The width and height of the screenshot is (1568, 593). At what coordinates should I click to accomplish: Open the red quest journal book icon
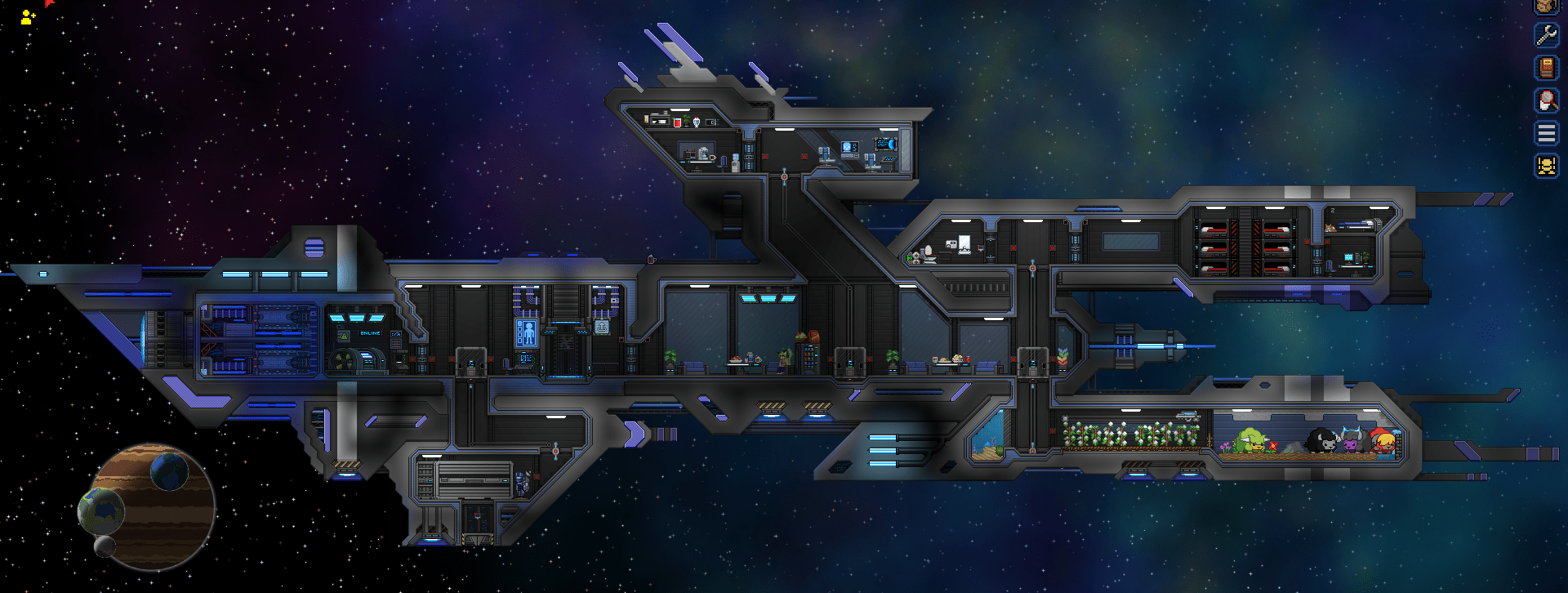(1546, 66)
